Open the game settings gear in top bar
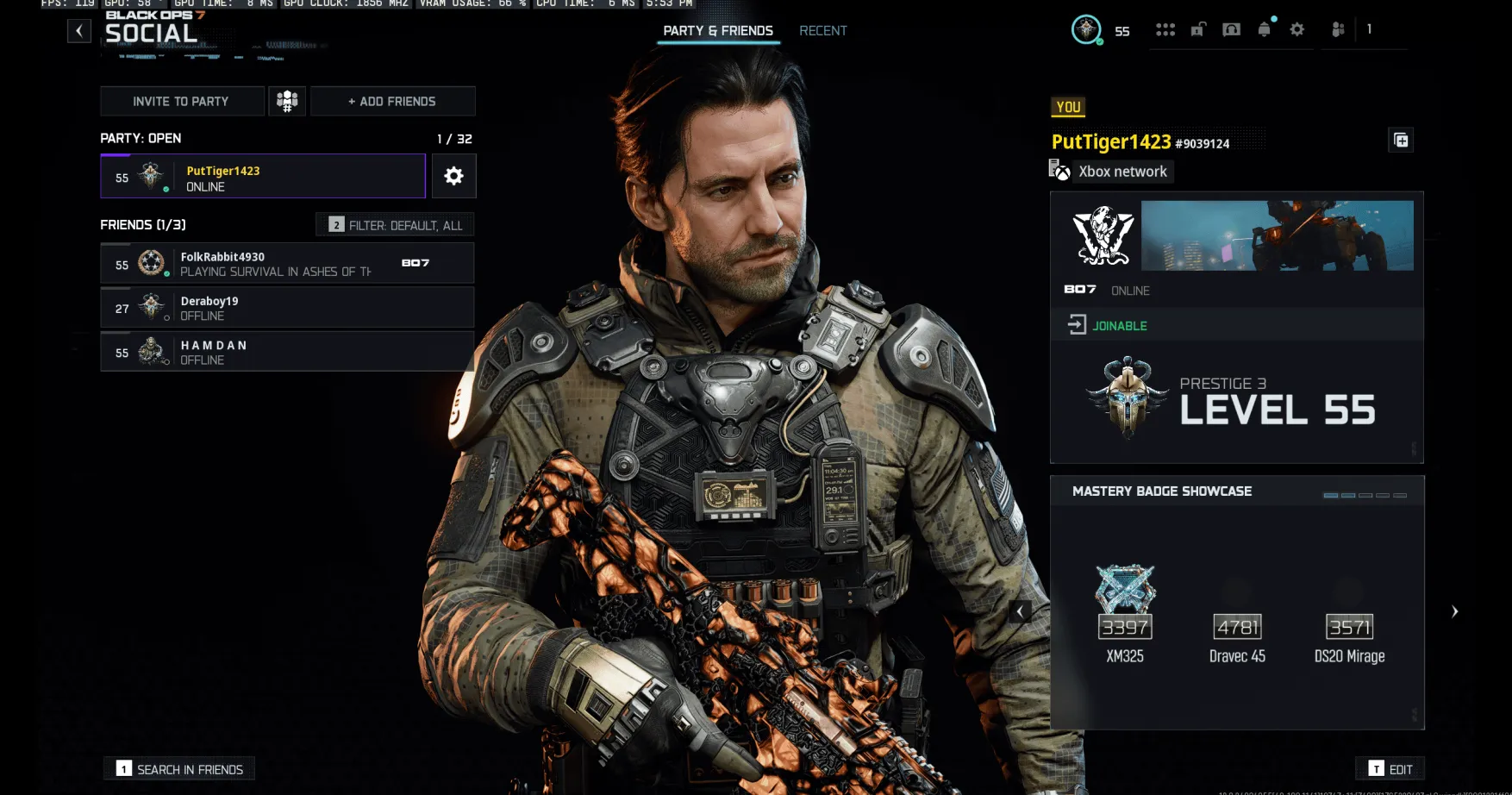The image size is (1512, 795). pos(1296,28)
